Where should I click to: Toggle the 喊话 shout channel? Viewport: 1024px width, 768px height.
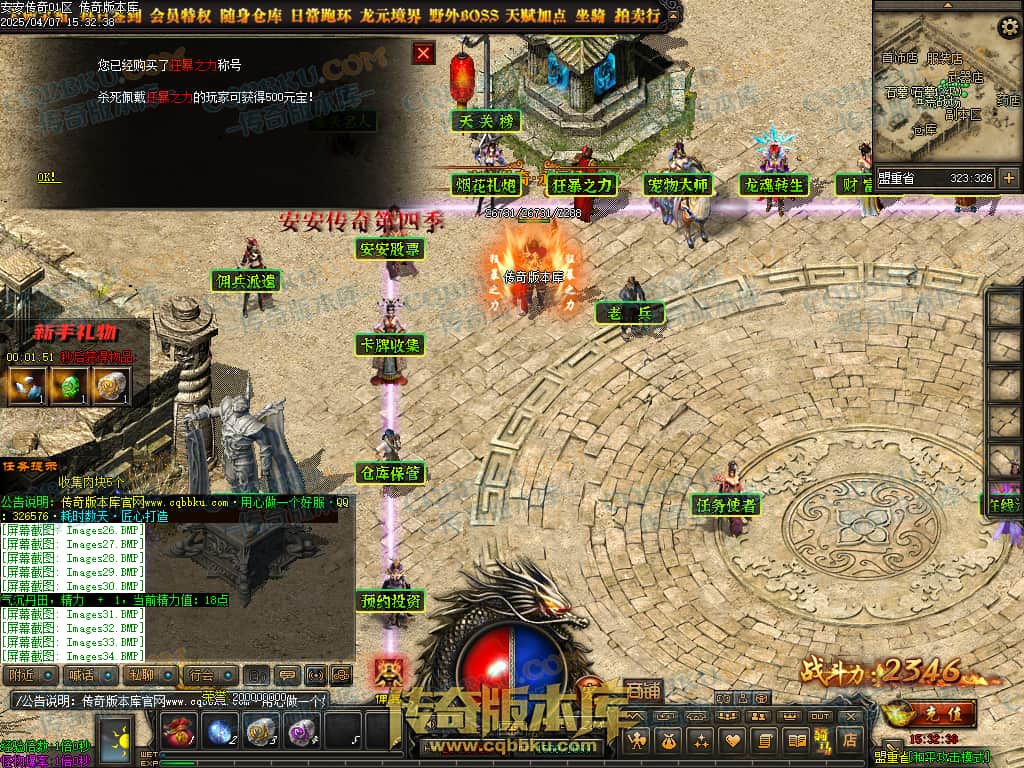click(82, 675)
